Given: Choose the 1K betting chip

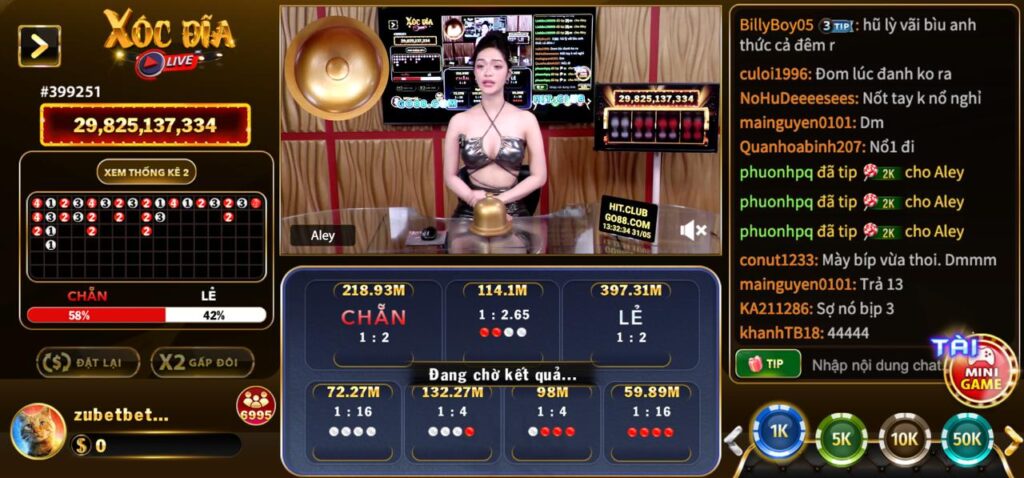Looking at the screenshot, I should coord(778,434).
